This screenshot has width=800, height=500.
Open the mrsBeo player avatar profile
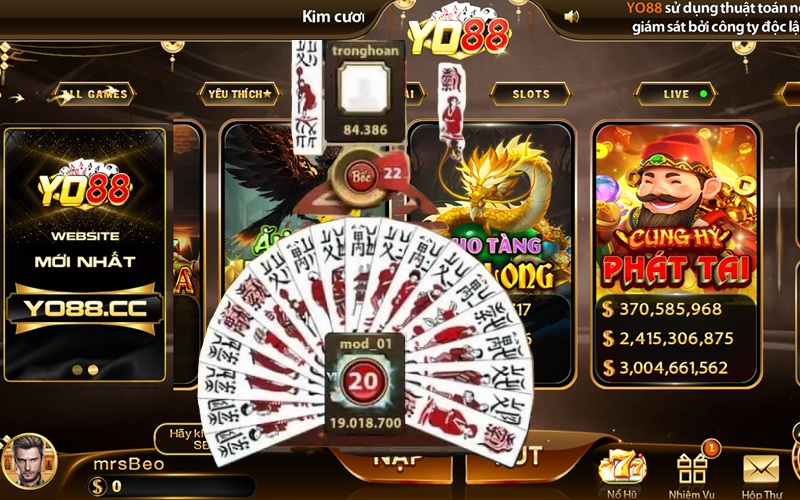pyautogui.click(x=28, y=462)
